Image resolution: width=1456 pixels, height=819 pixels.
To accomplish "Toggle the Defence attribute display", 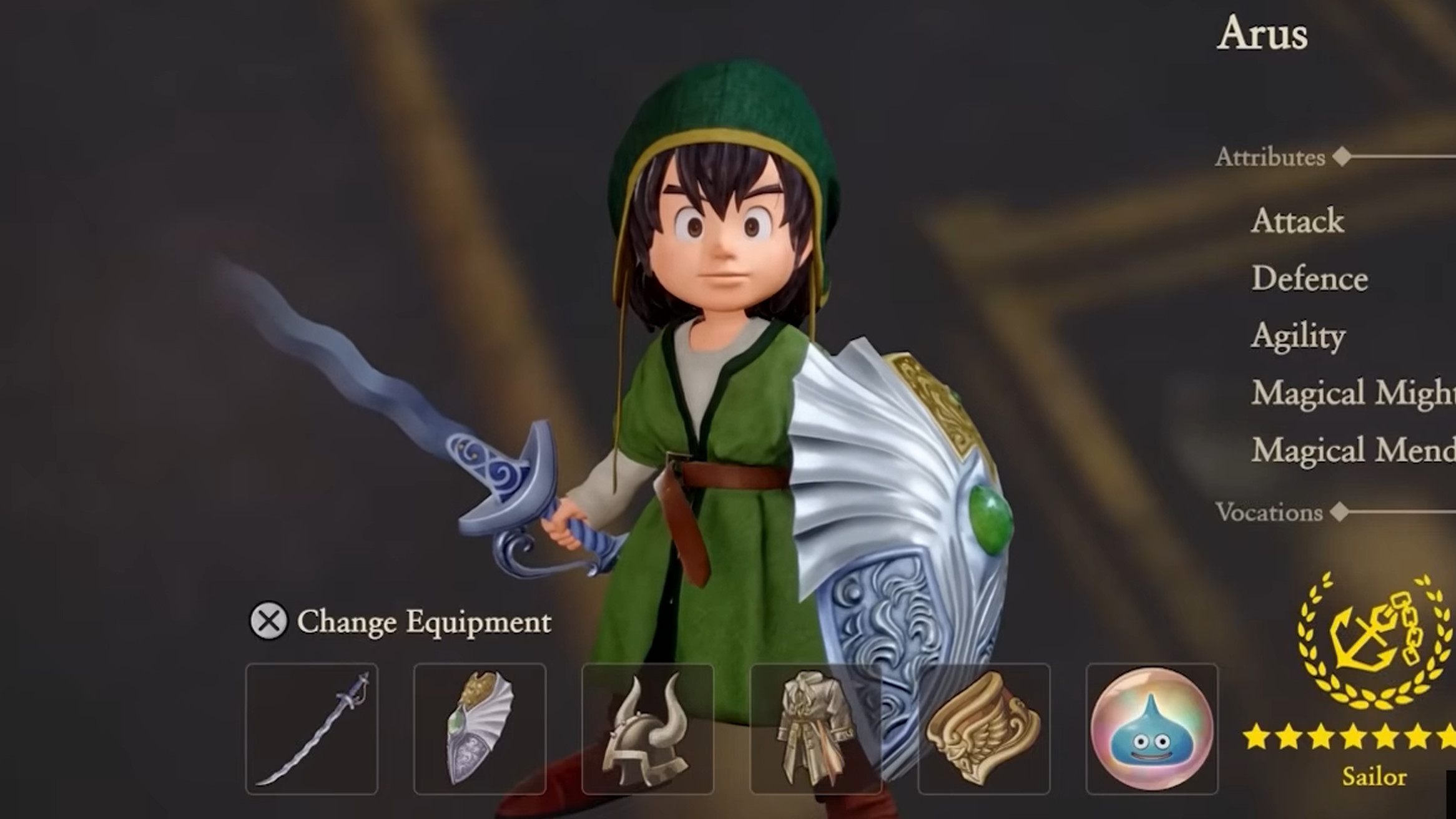I will click(x=1305, y=279).
